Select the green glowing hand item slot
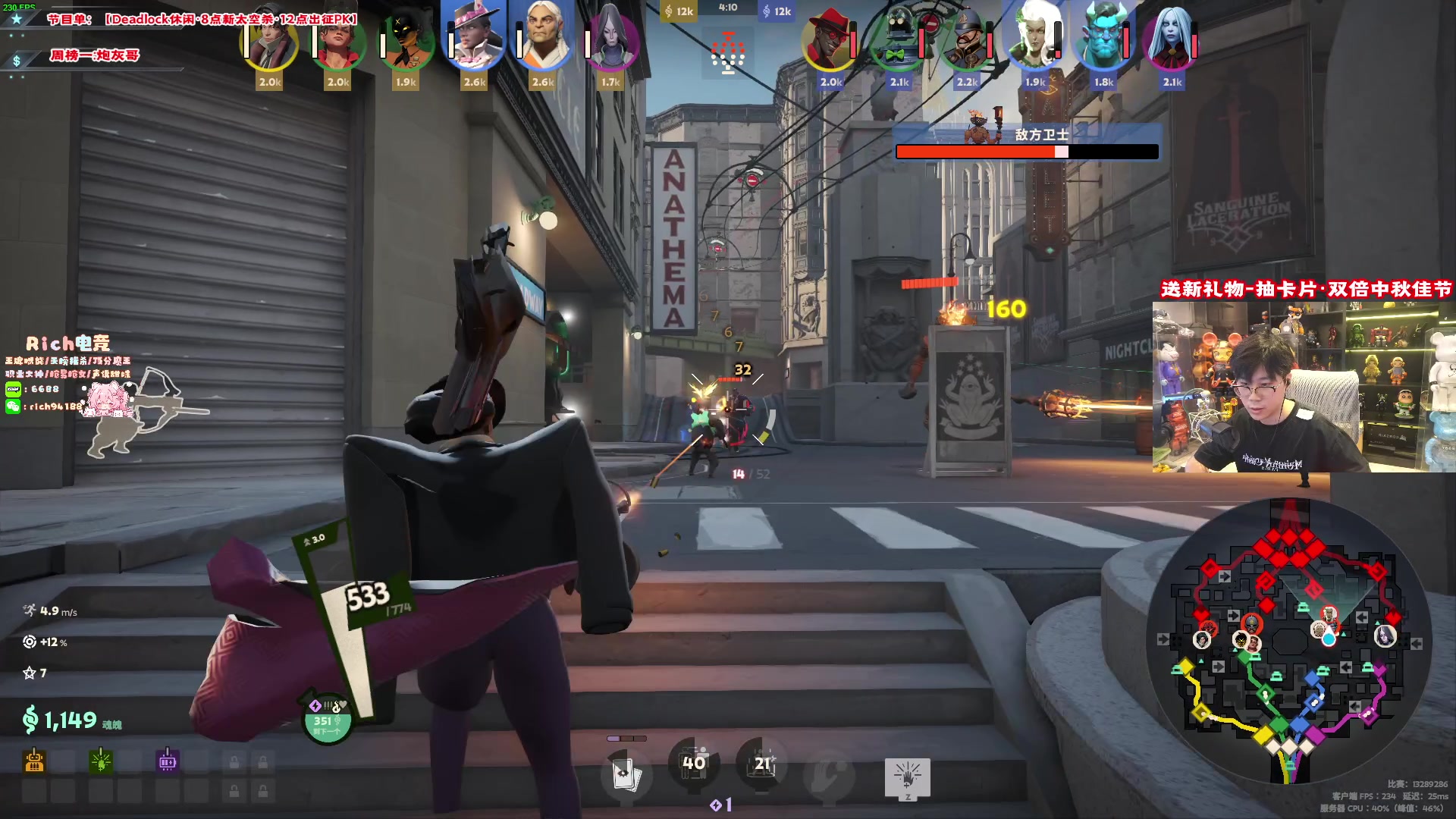 101,761
